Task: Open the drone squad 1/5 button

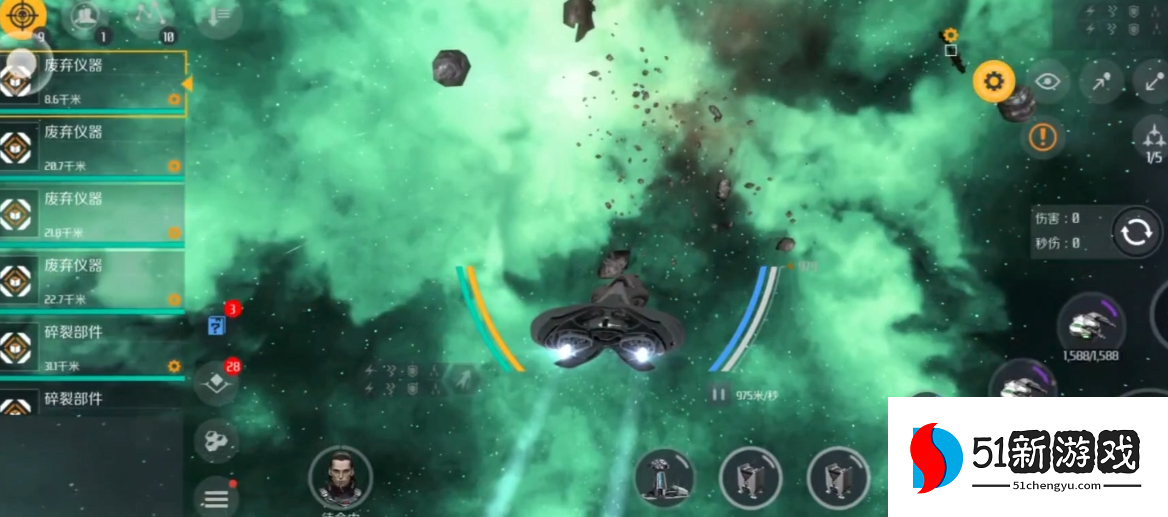Action: [1153, 139]
